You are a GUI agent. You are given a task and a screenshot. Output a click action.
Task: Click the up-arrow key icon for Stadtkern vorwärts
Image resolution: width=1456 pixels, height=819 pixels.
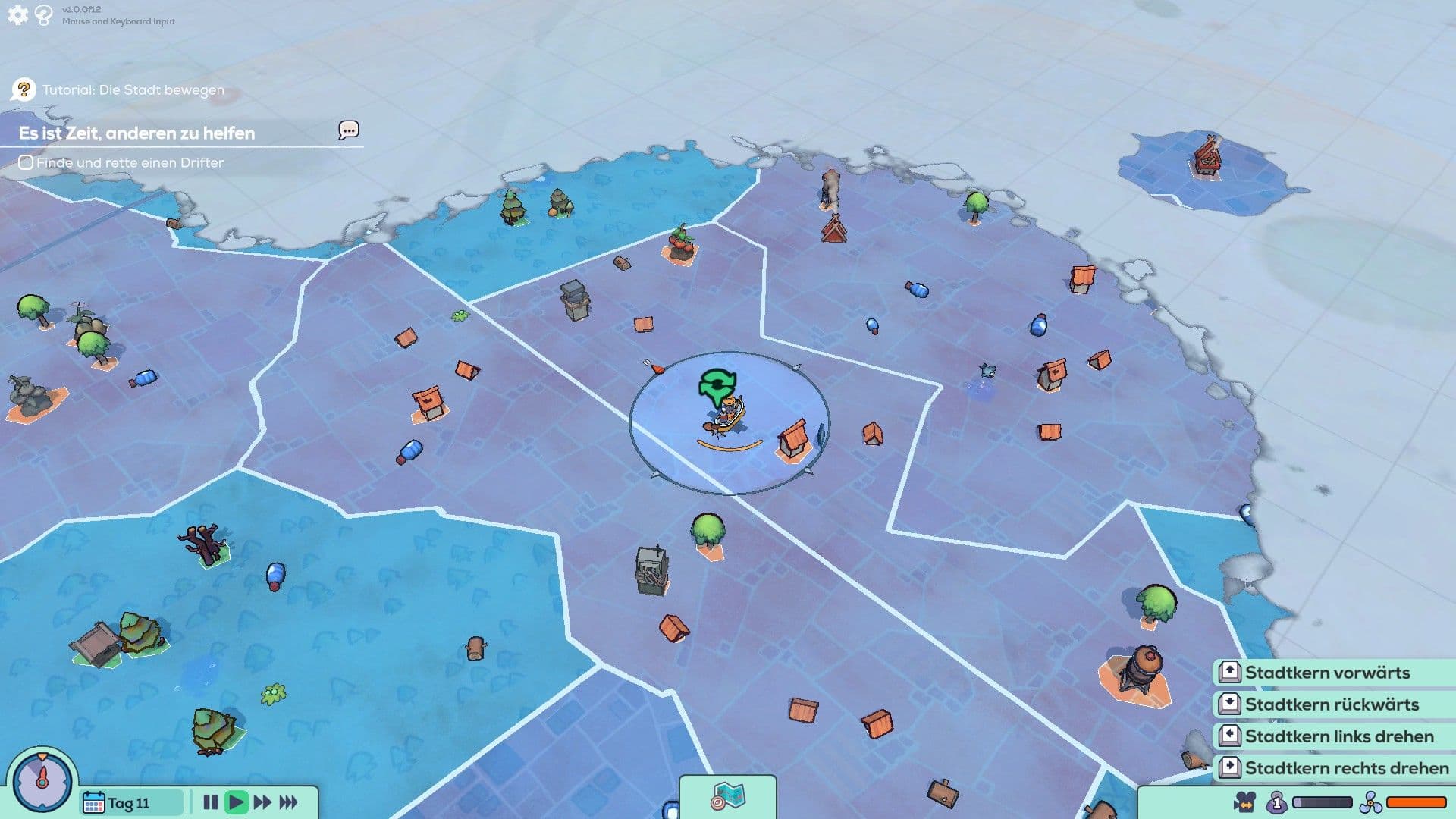coord(1230,673)
